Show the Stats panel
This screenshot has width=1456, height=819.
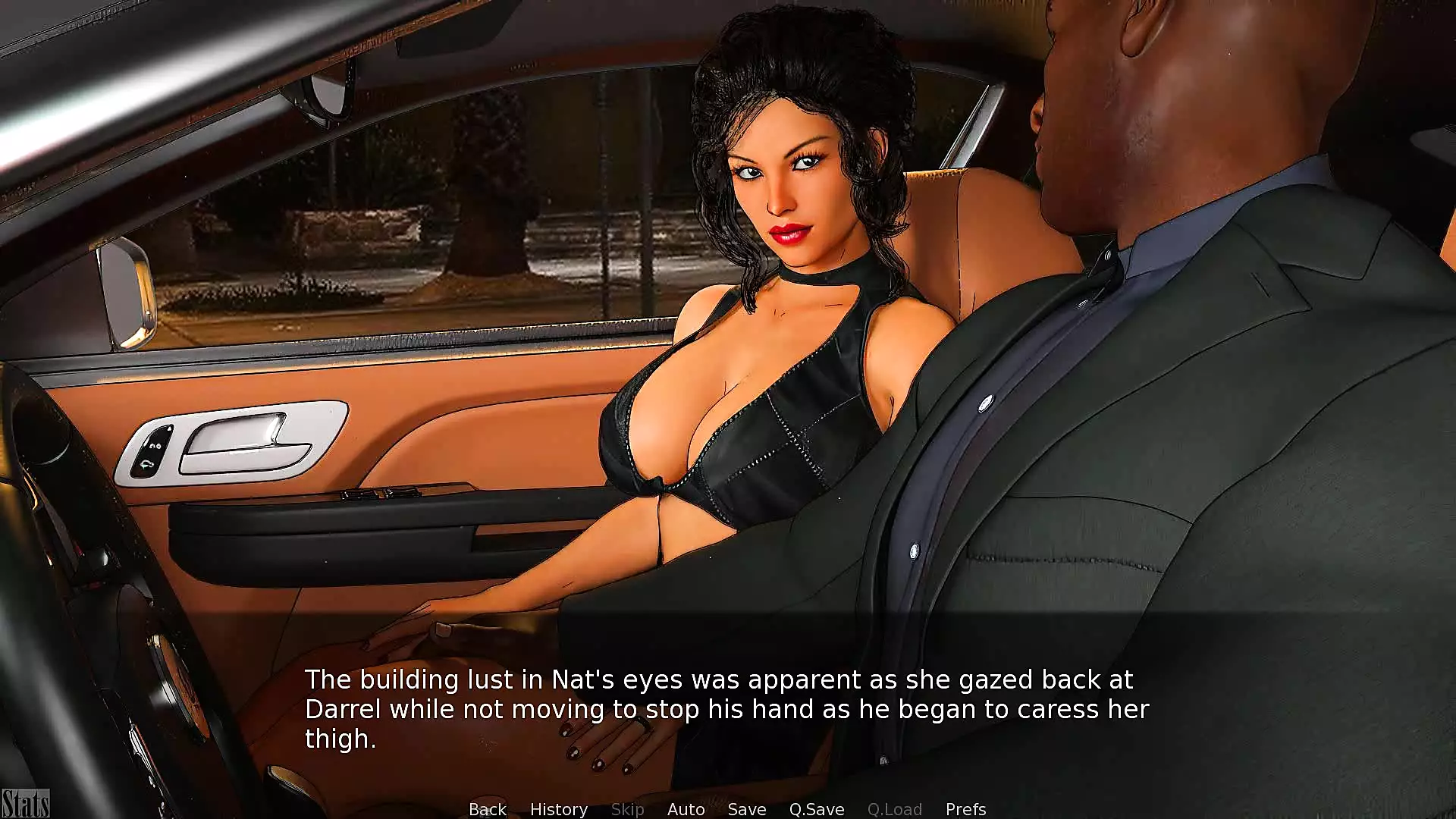point(25,804)
